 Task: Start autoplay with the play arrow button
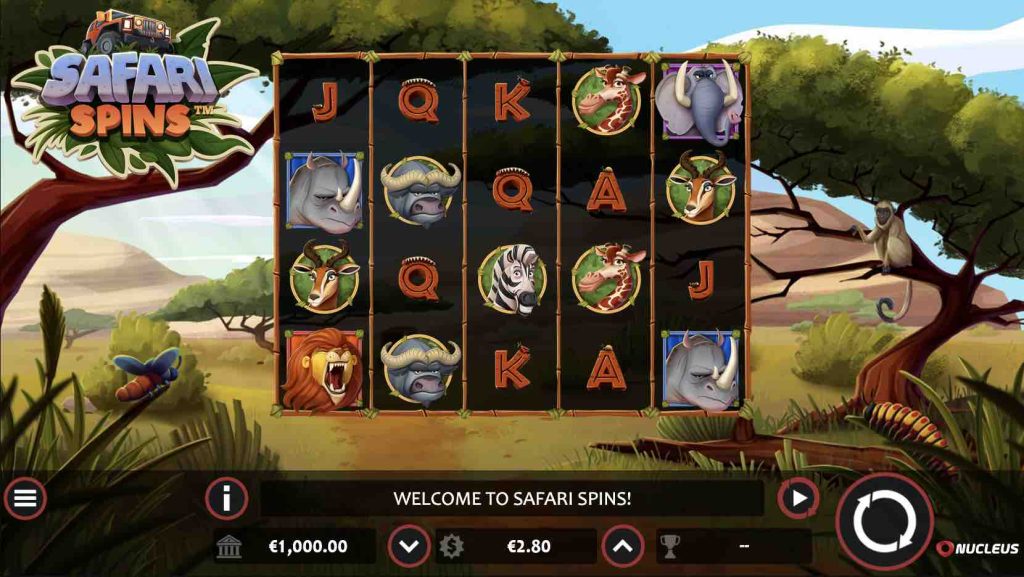click(798, 498)
